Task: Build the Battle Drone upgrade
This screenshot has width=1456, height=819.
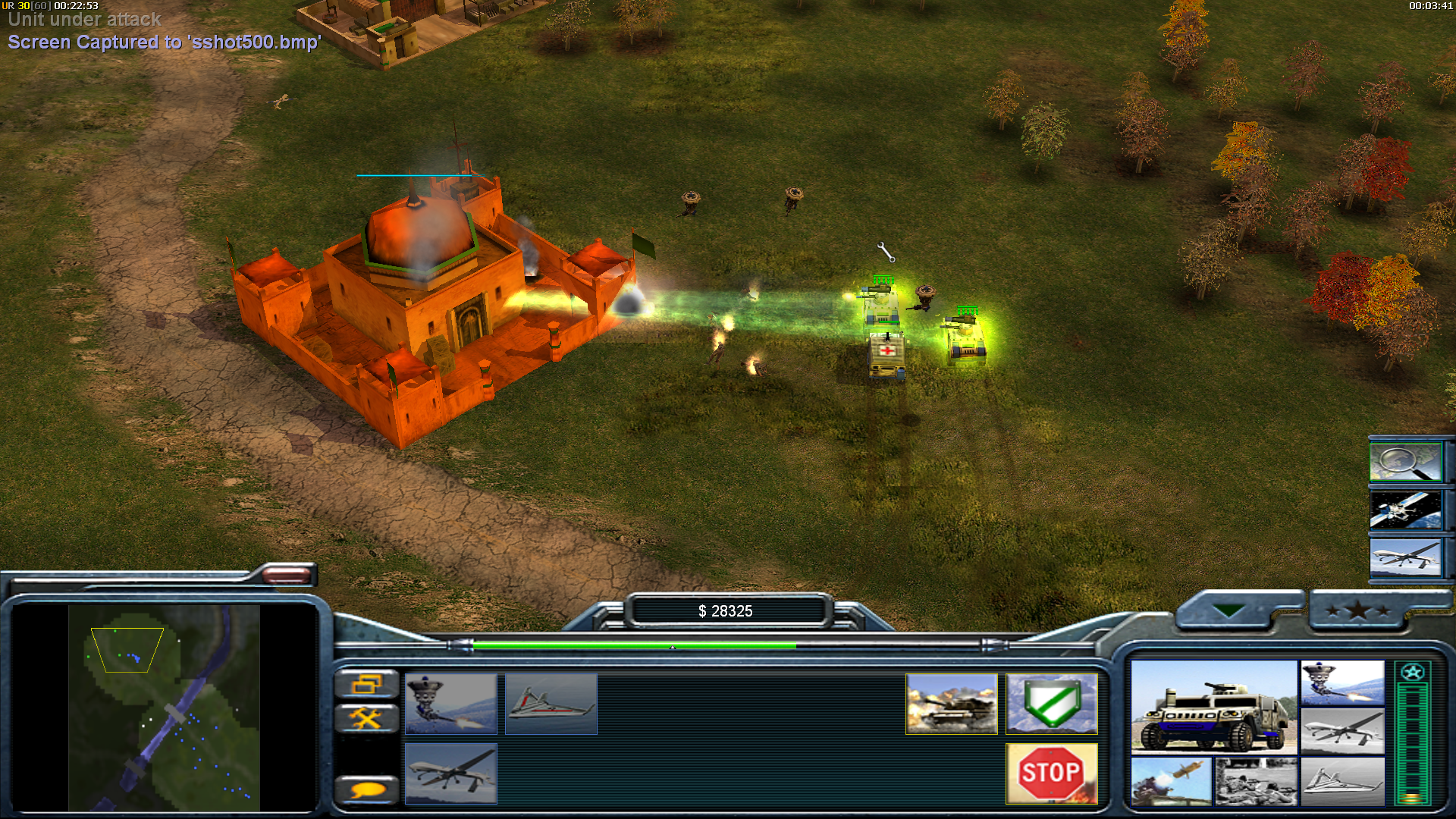Action: click(450, 704)
